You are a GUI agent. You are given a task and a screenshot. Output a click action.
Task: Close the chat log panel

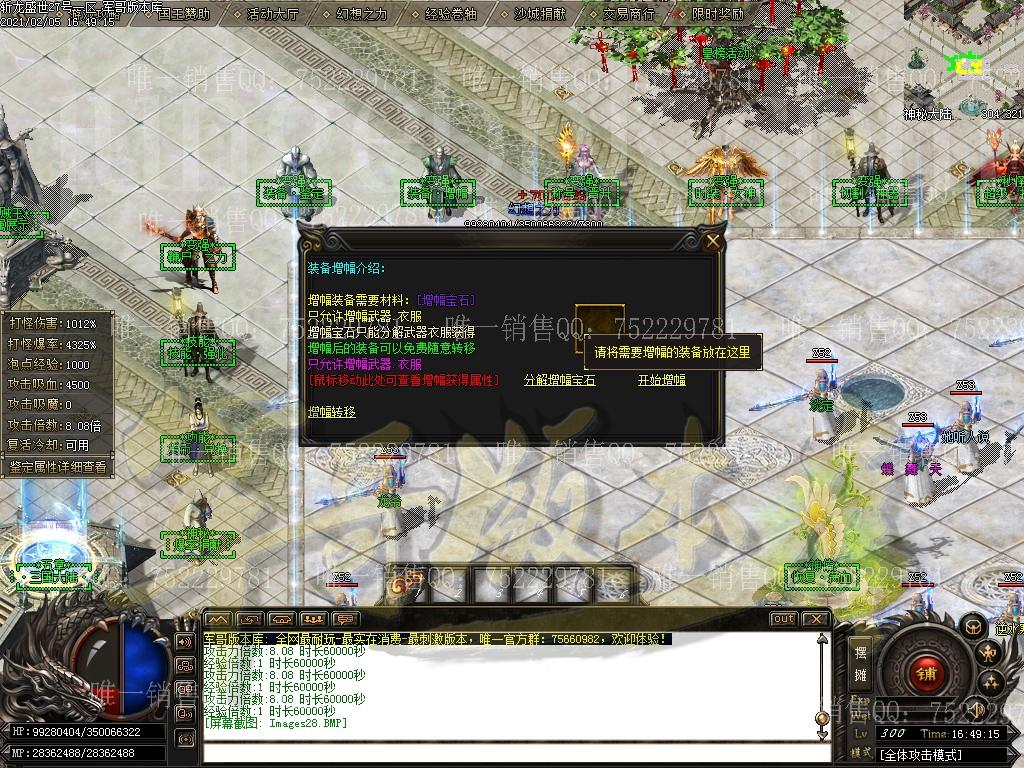816,619
